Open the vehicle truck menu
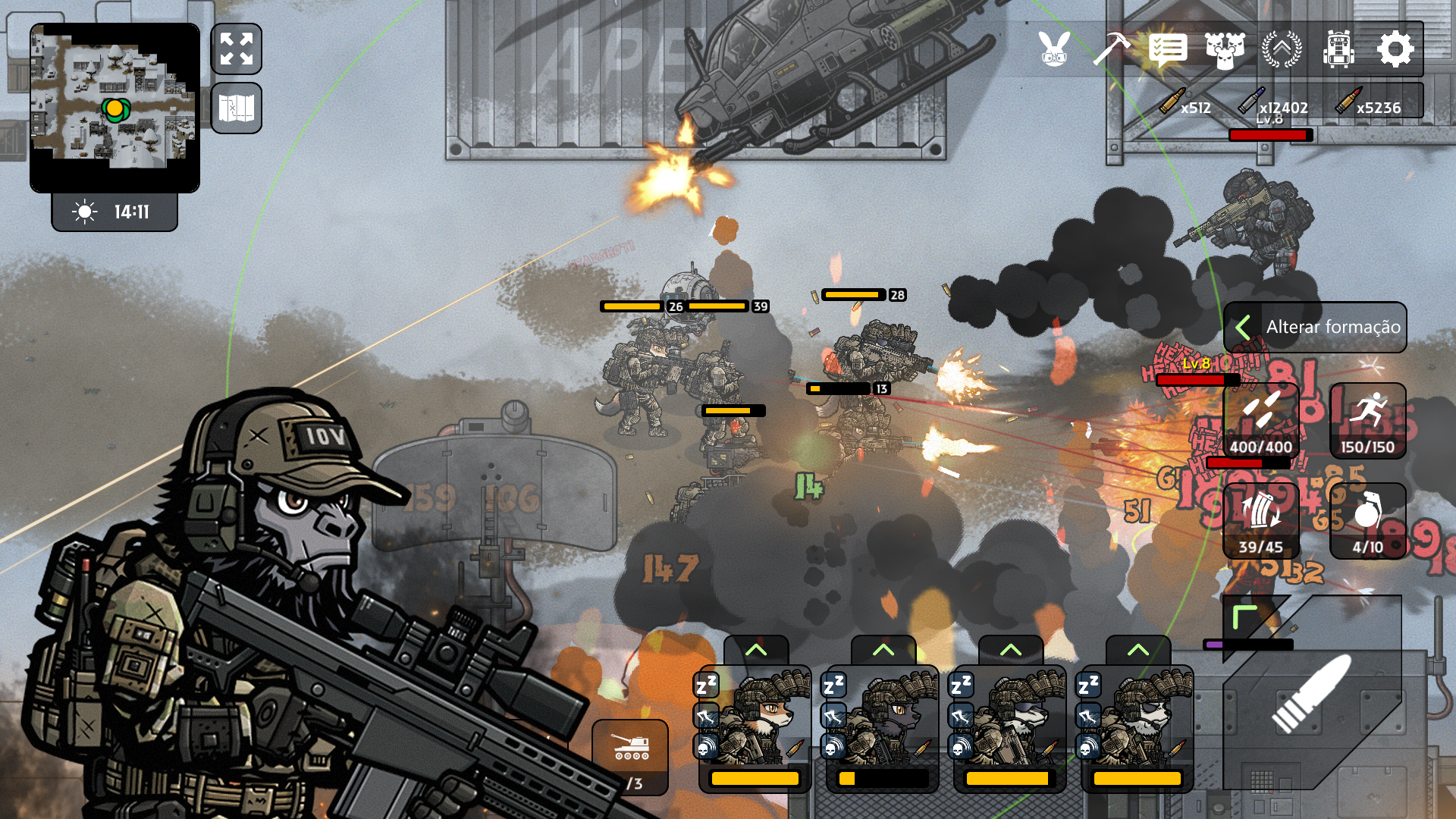Image resolution: width=1456 pixels, height=819 pixels. [1341, 50]
